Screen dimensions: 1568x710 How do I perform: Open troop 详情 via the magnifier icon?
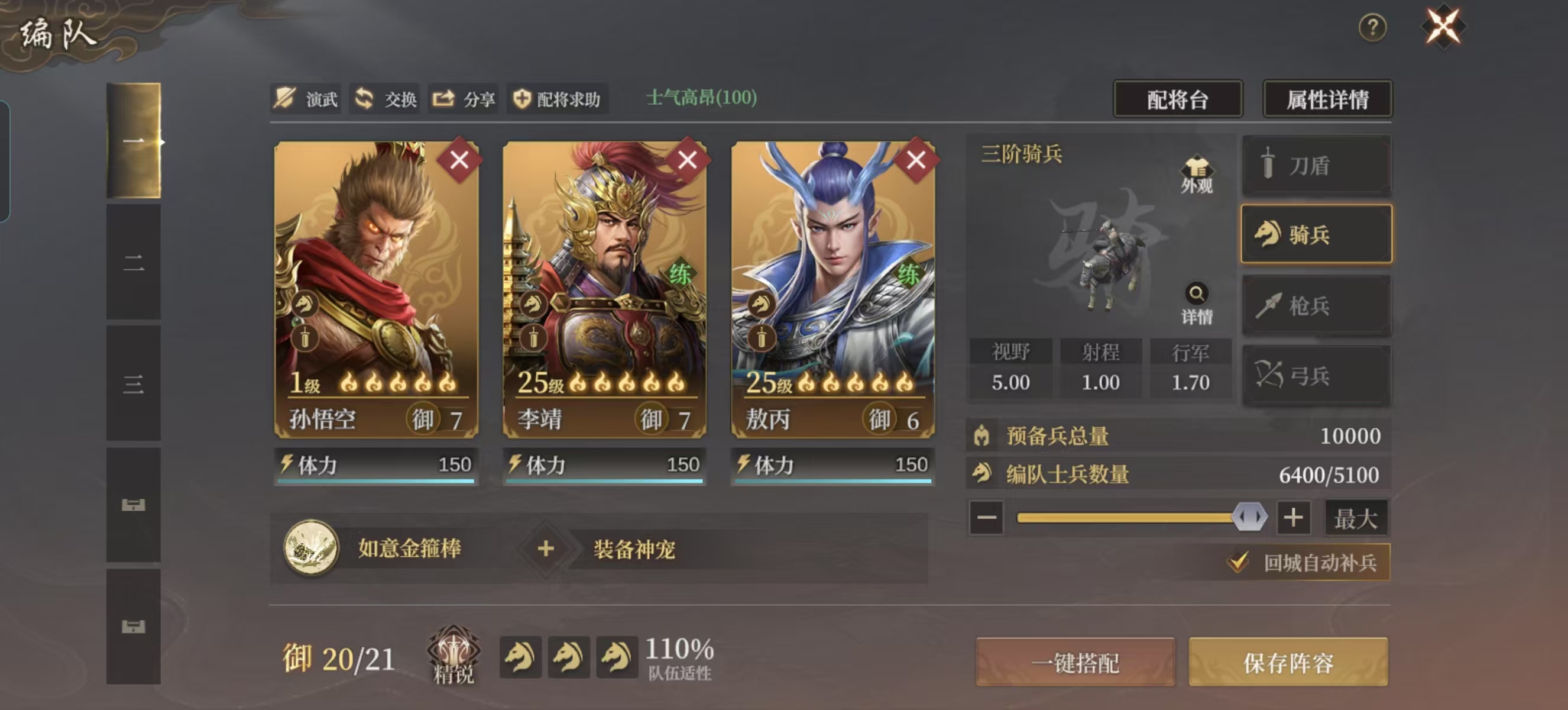tap(1196, 293)
